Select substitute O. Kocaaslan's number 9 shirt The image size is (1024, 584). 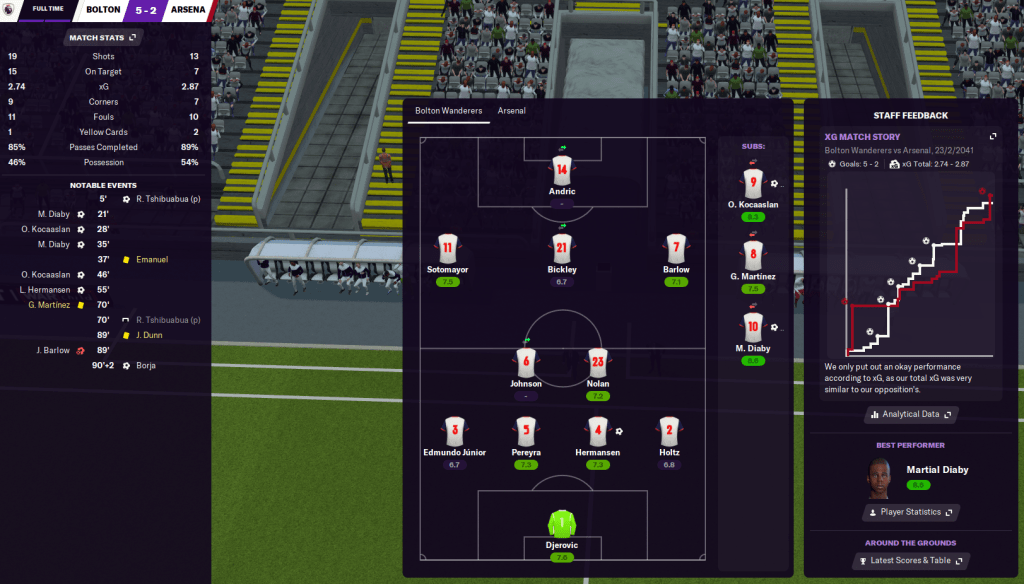tap(753, 183)
